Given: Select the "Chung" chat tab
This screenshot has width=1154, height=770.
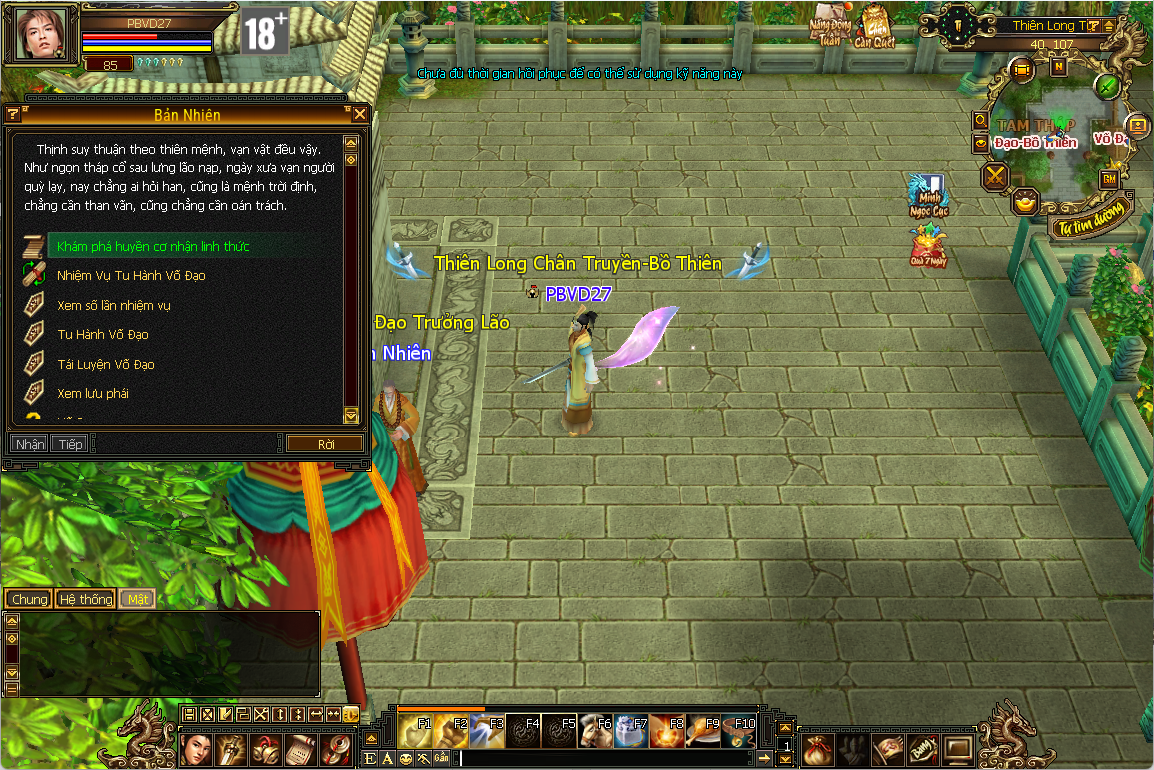Looking at the screenshot, I should (x=29, y=599).
